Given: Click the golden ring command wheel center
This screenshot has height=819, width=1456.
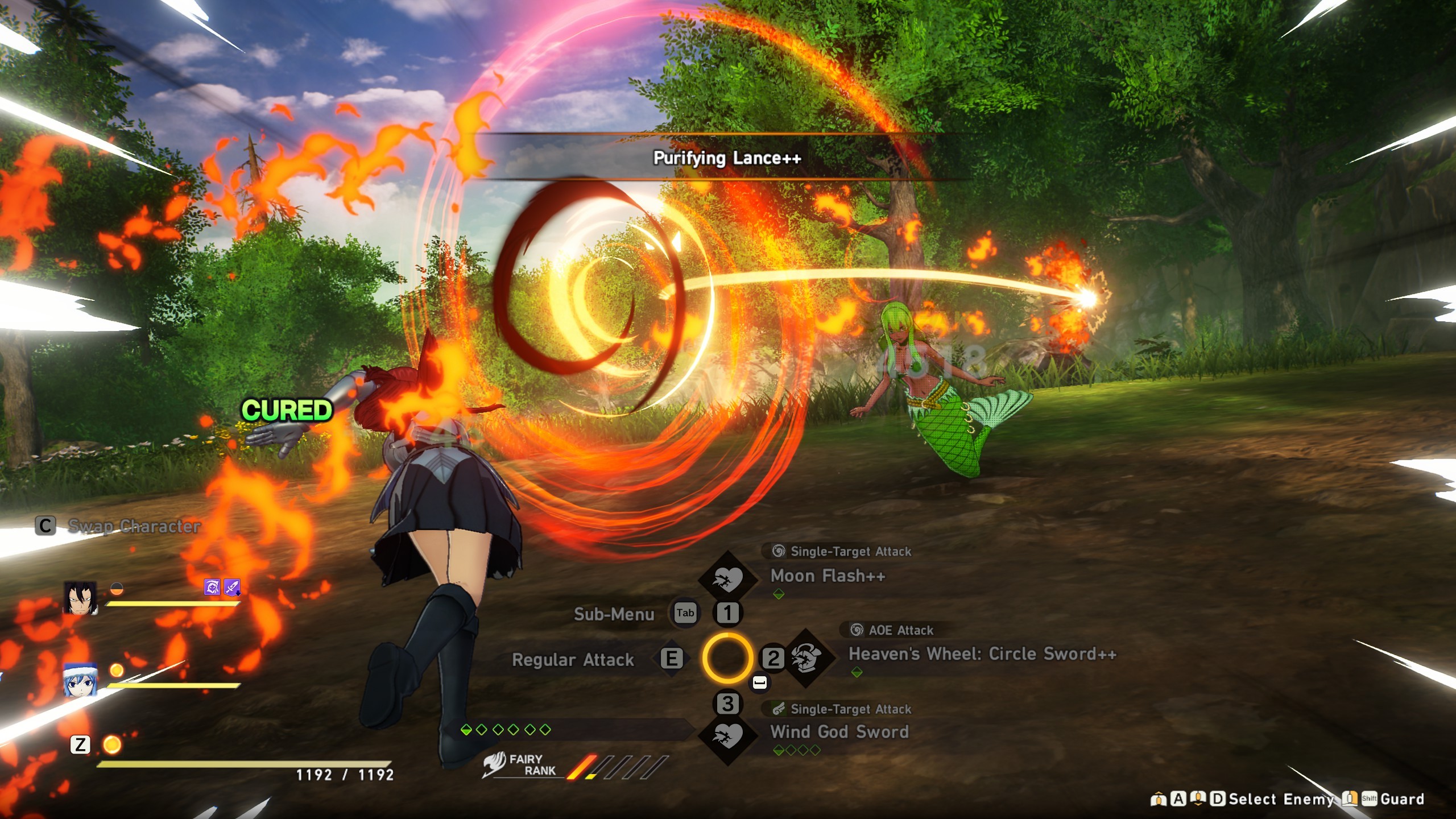Looking at the screenshot, I should point(727,659).
